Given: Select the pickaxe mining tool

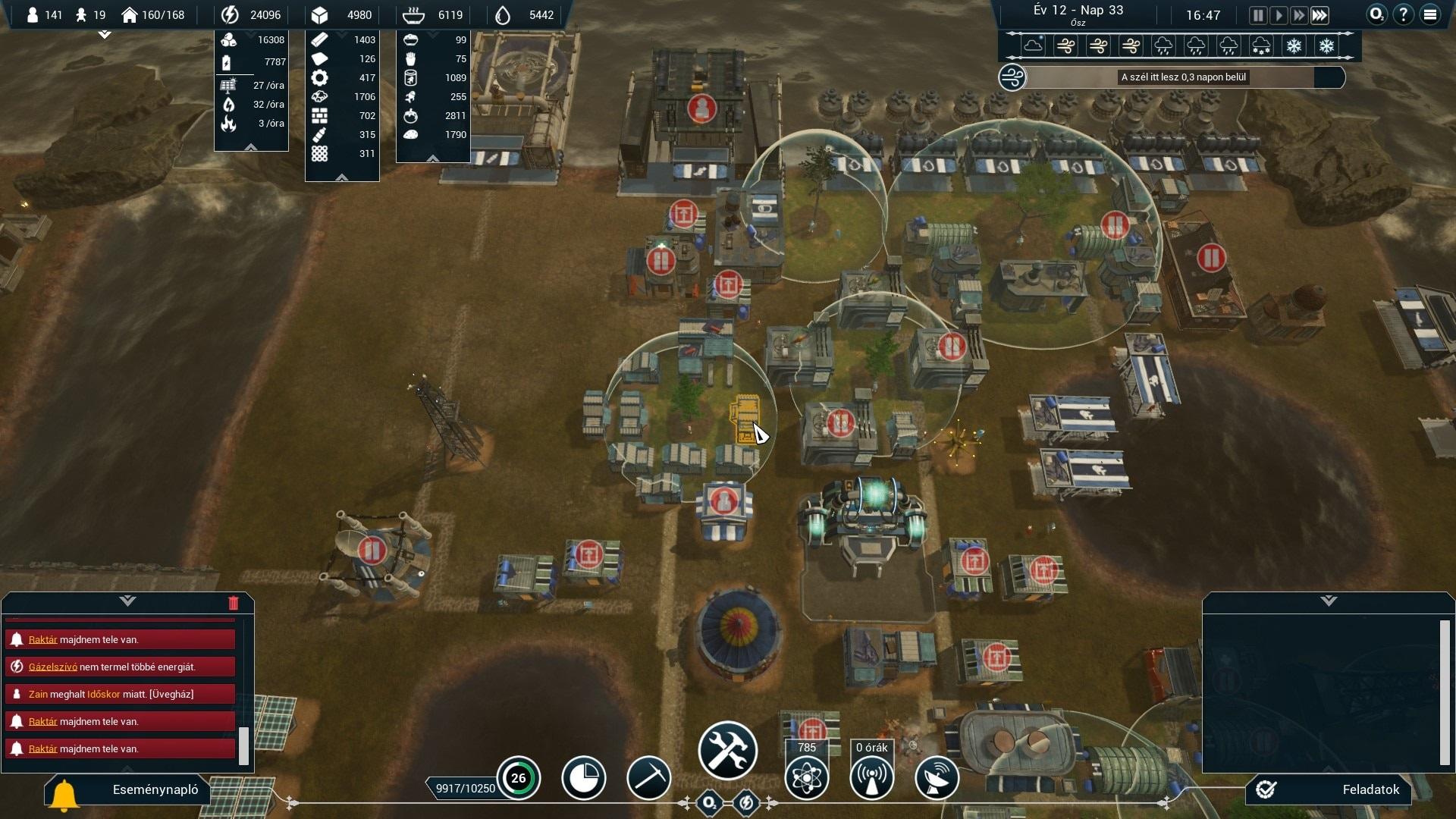Looking at the screenshot, I should click(648, 778).
